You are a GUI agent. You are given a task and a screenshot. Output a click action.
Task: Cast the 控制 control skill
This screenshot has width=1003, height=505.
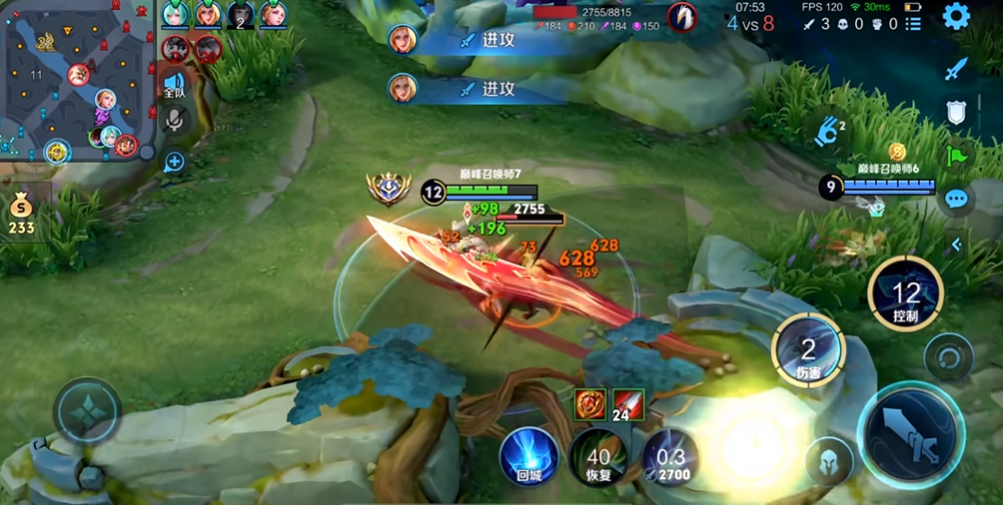(x=905, y=294)
